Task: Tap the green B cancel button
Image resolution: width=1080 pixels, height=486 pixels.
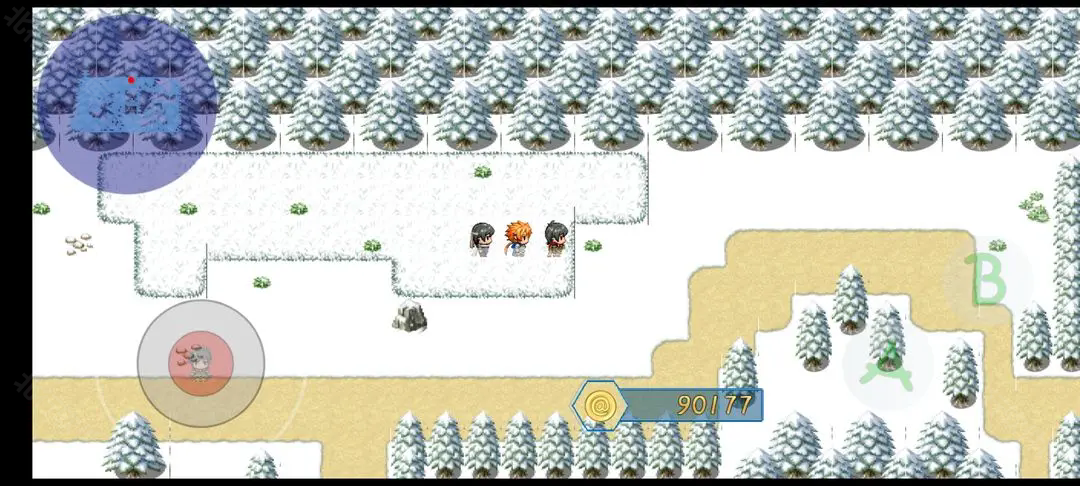Action: click(x=987, y=280)
